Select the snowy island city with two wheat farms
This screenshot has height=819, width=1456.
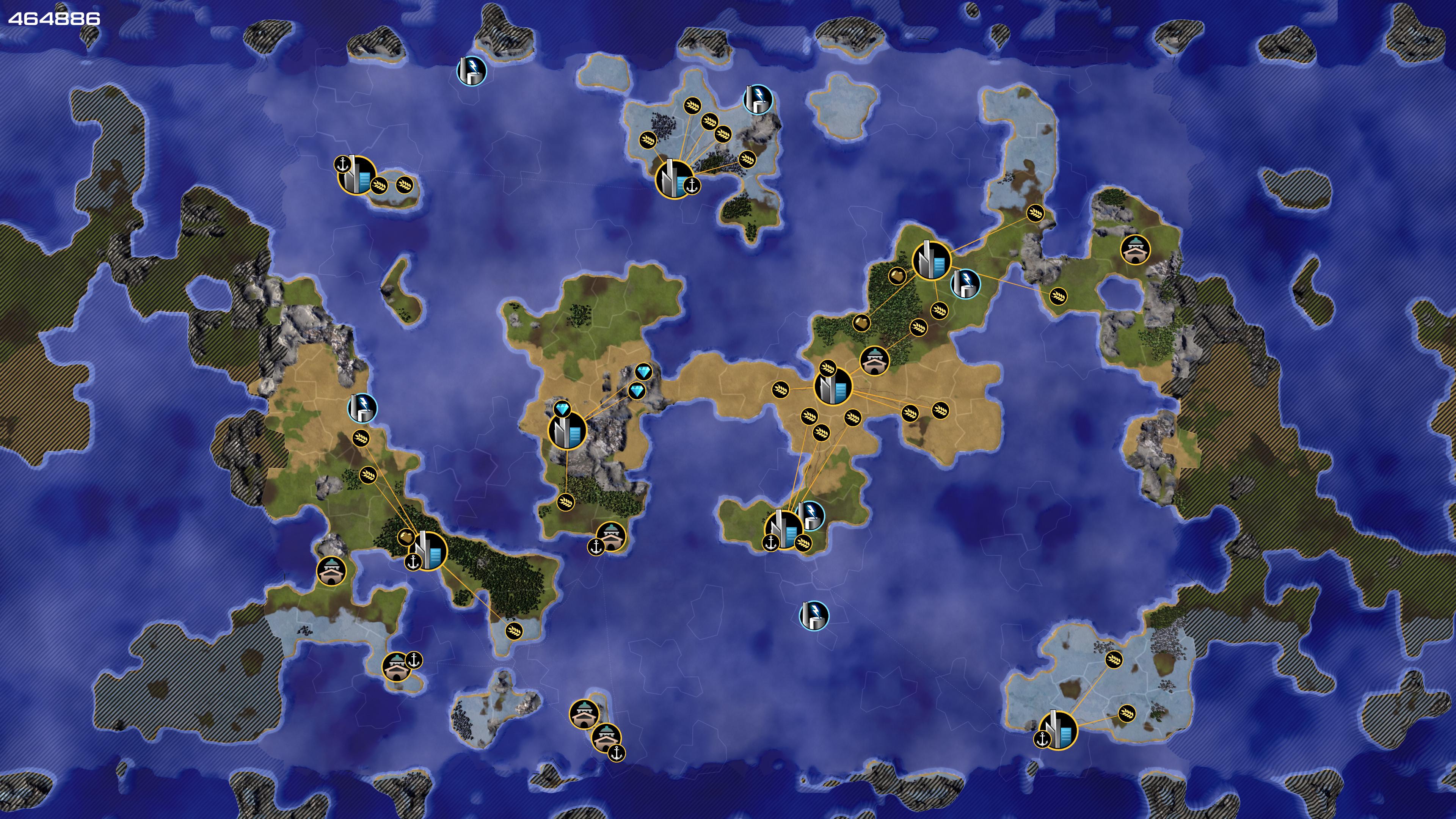click(x=1058, y=730)
